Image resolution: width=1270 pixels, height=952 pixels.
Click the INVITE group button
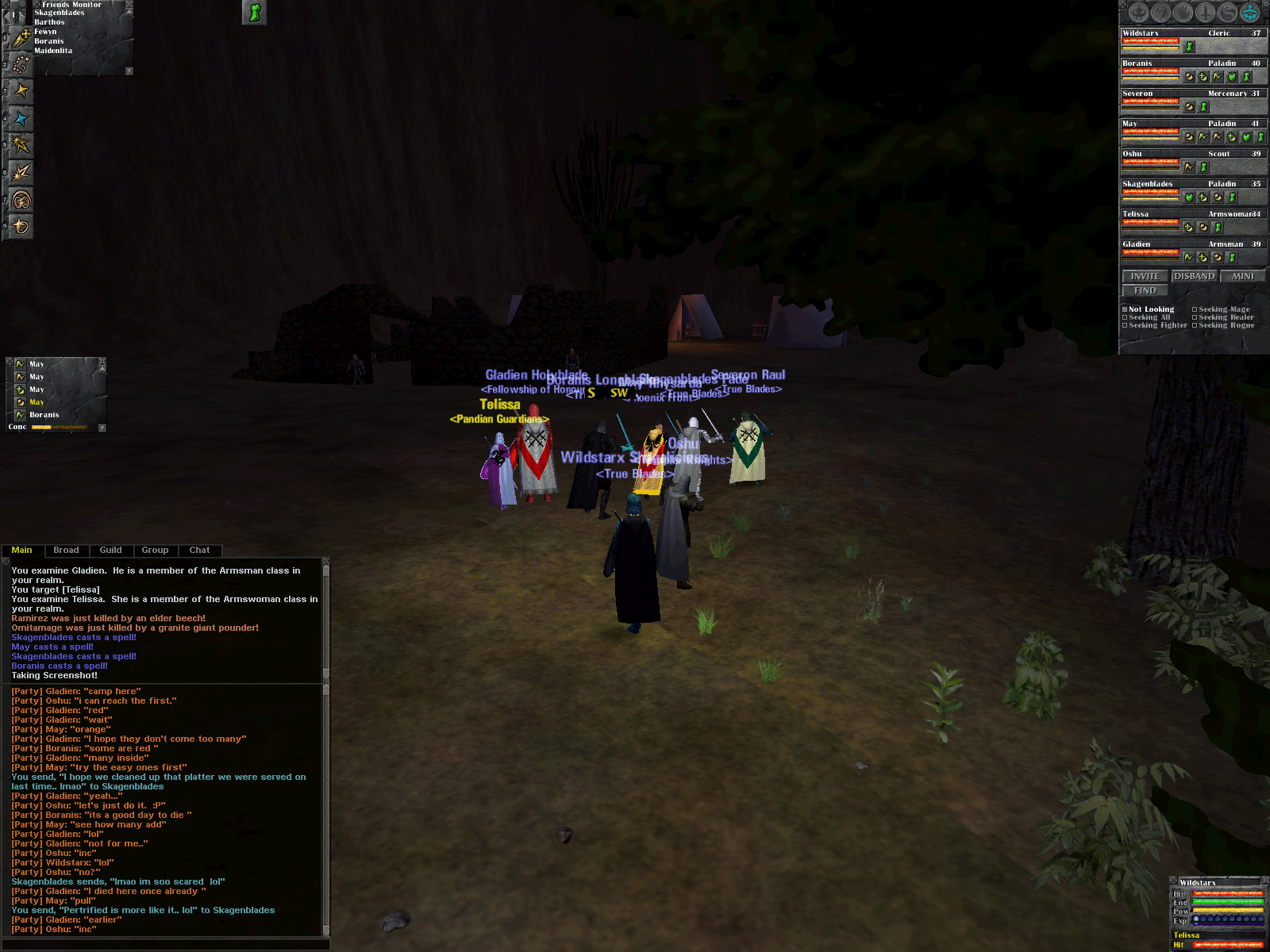1145,276
